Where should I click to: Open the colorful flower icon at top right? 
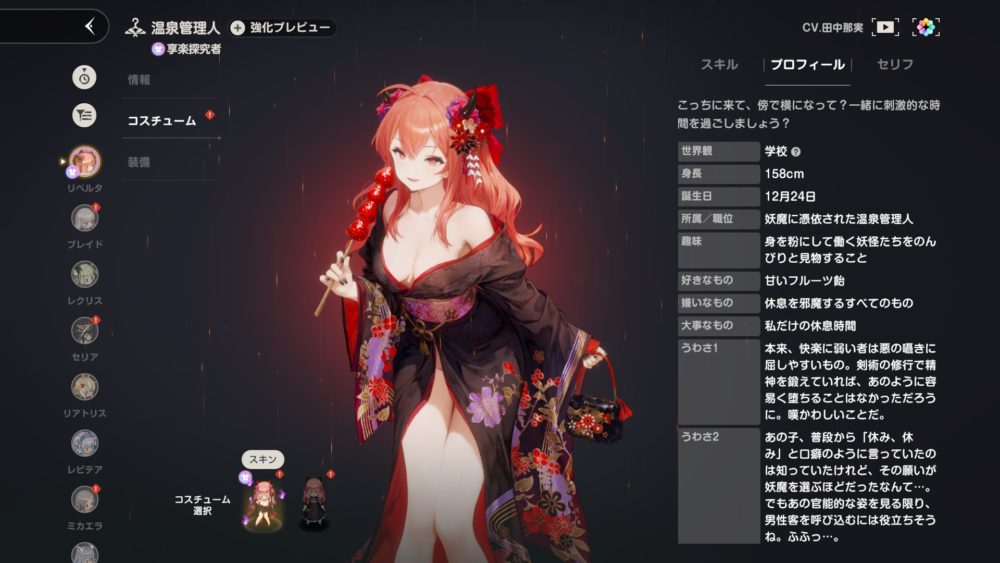pyautogui.click(x=927, y=27)
